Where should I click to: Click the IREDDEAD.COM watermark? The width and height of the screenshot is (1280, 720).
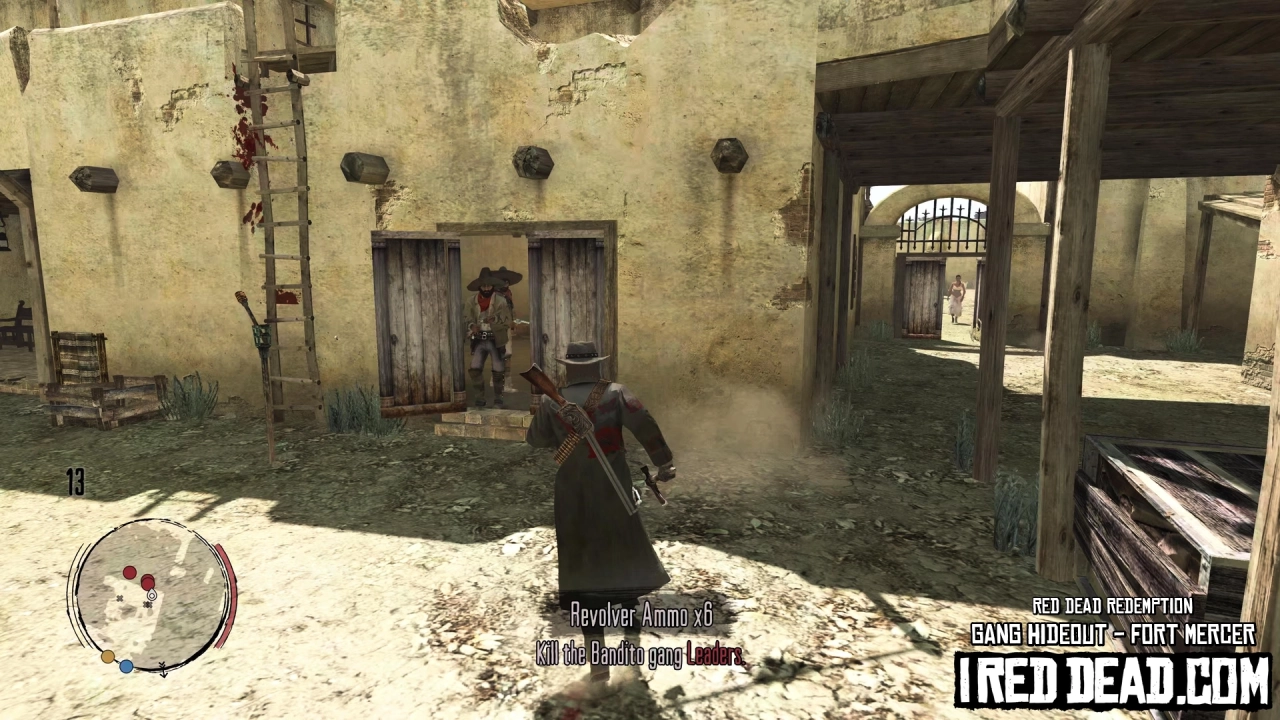(1113, 679)
